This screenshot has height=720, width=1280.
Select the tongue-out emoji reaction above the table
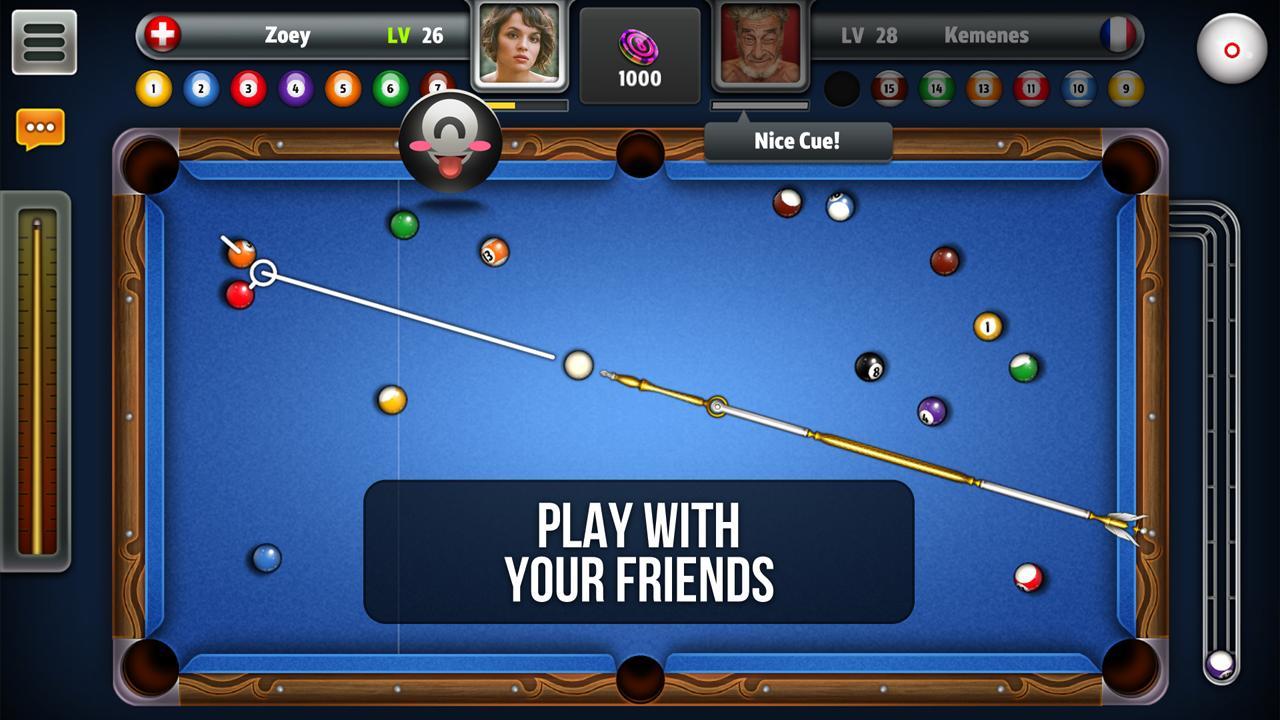pos(450,142)
